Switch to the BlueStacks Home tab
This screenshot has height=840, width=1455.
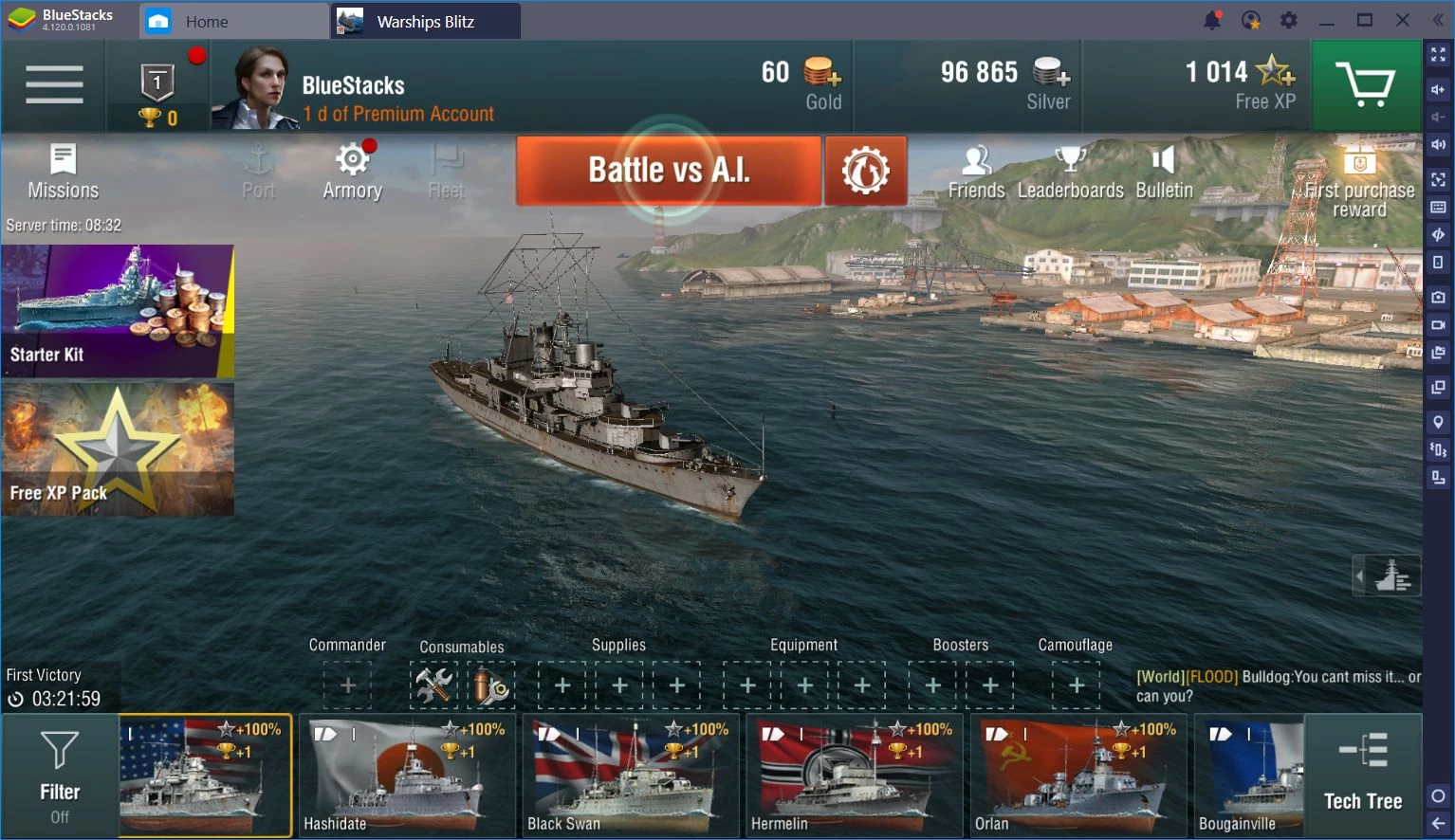pyautogui.click(x=206, y=22)
